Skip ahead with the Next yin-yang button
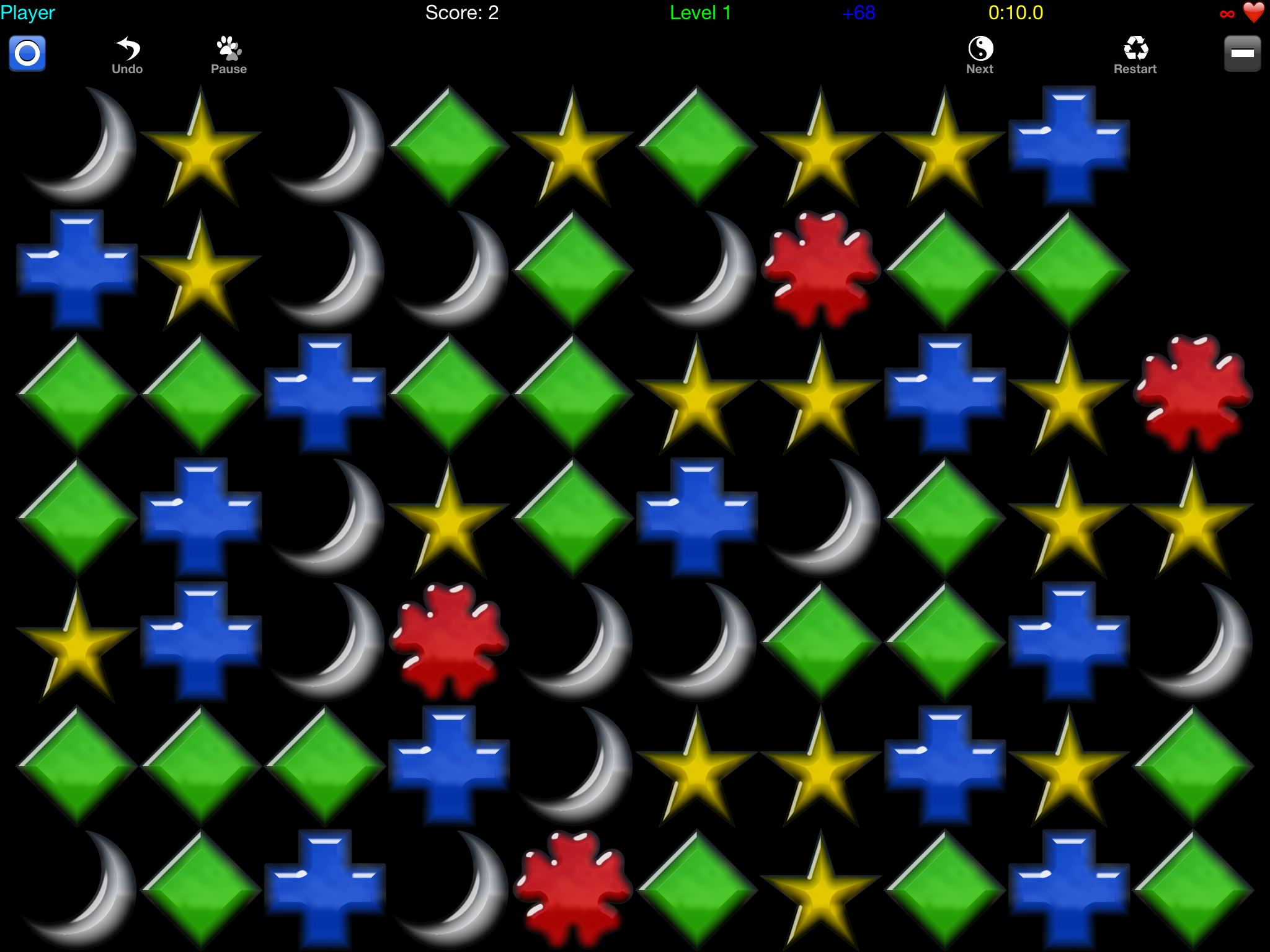This screenshot has height=952, width=1270. coord(980,56)
